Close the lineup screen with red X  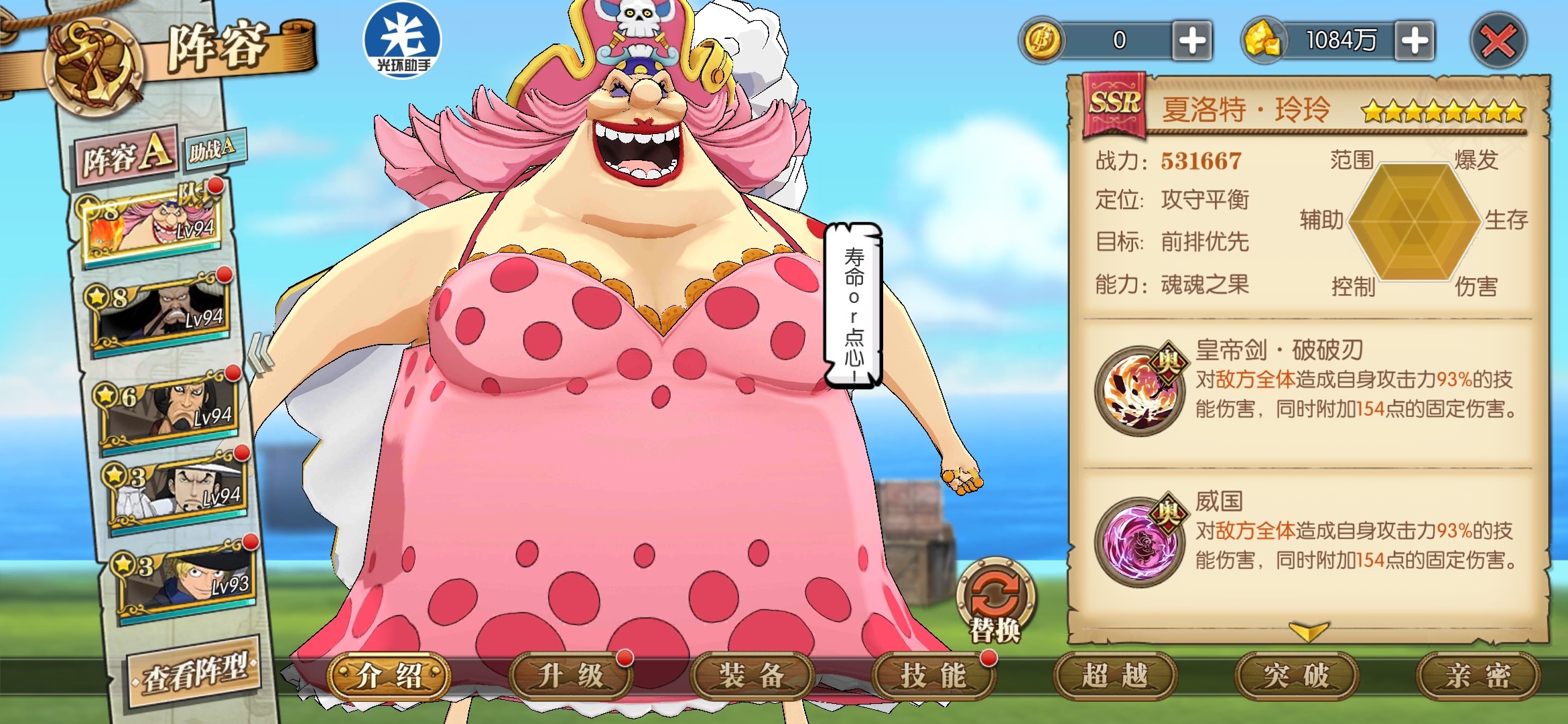[x=1498, y=42]
